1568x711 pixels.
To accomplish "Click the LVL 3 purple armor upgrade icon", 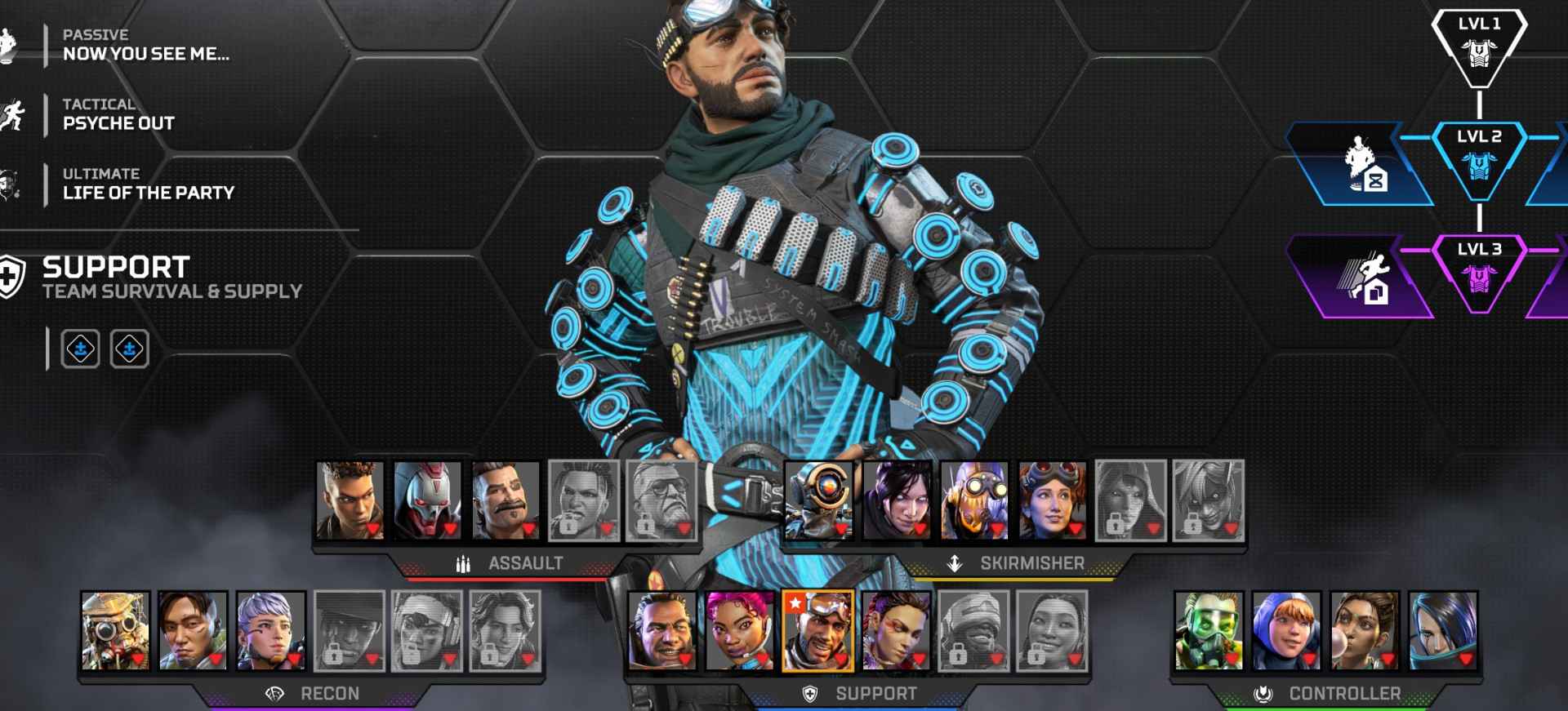I will coord(1480,278).
